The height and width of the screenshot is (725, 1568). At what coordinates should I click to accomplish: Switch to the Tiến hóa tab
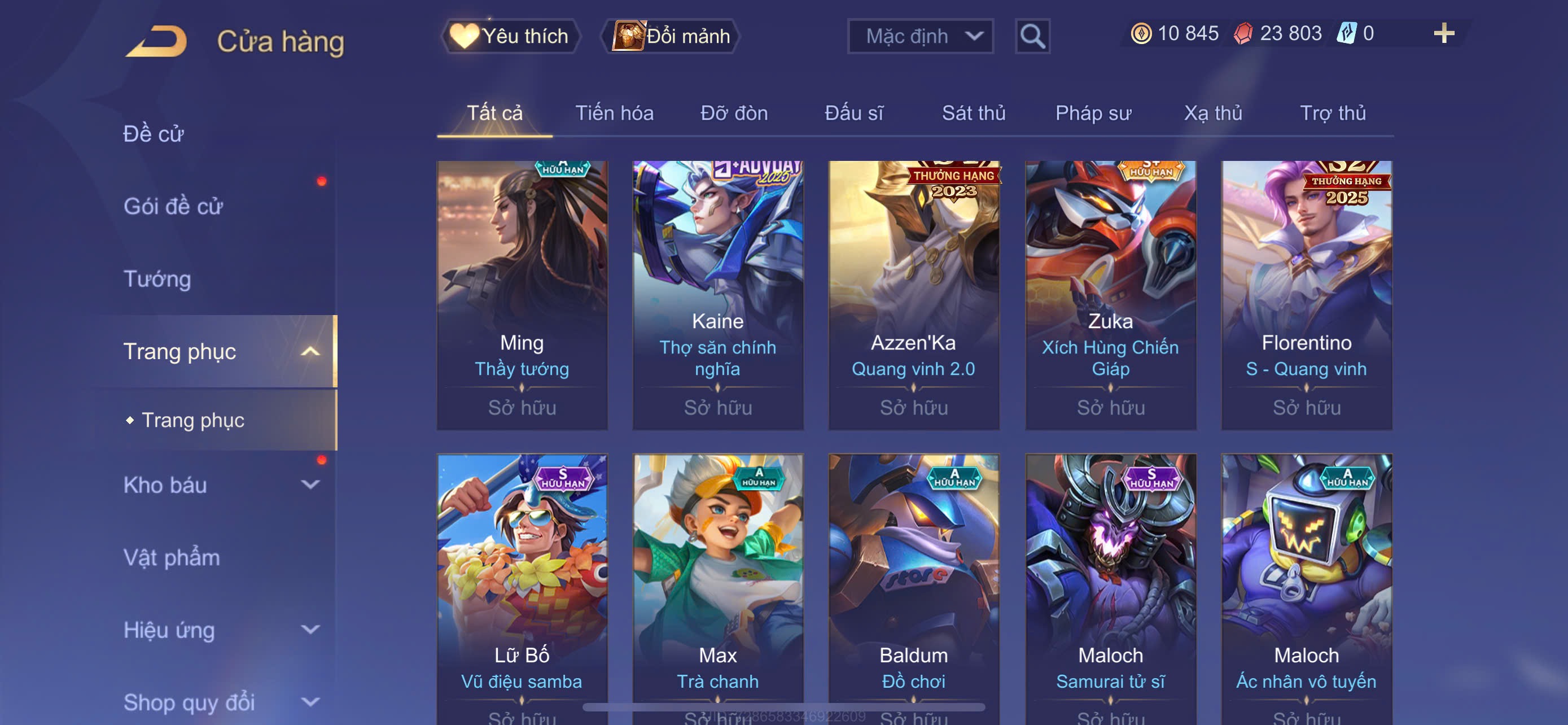click(x=614, y=113)
